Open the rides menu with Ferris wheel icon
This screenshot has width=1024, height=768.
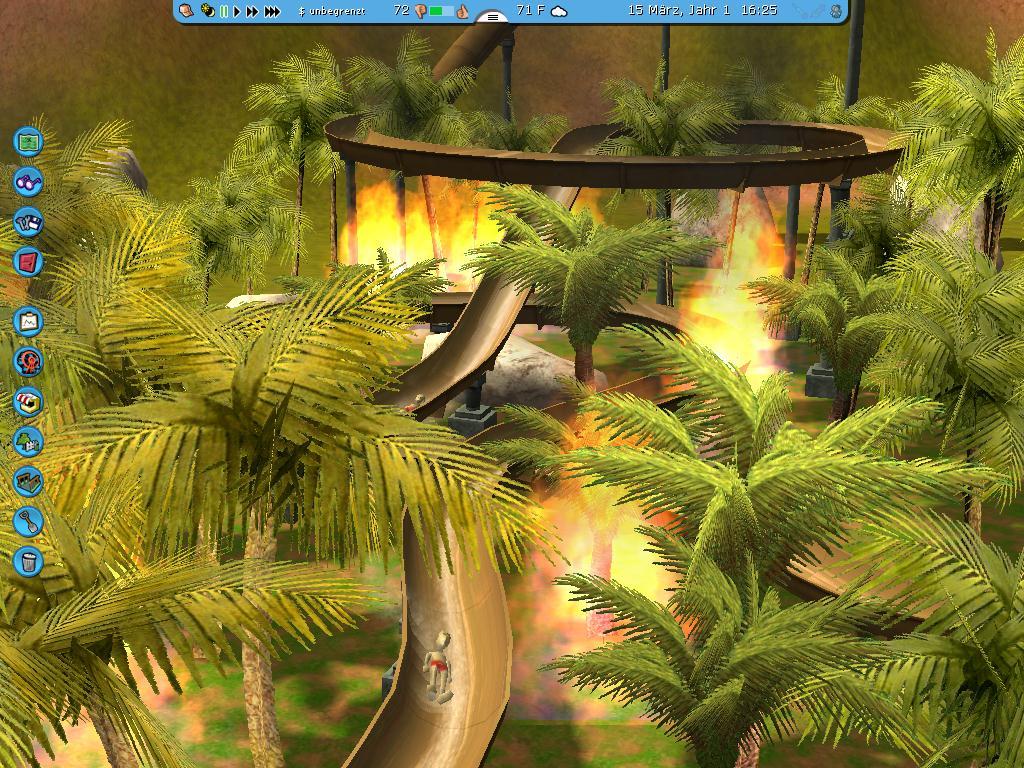click(28, 361)
